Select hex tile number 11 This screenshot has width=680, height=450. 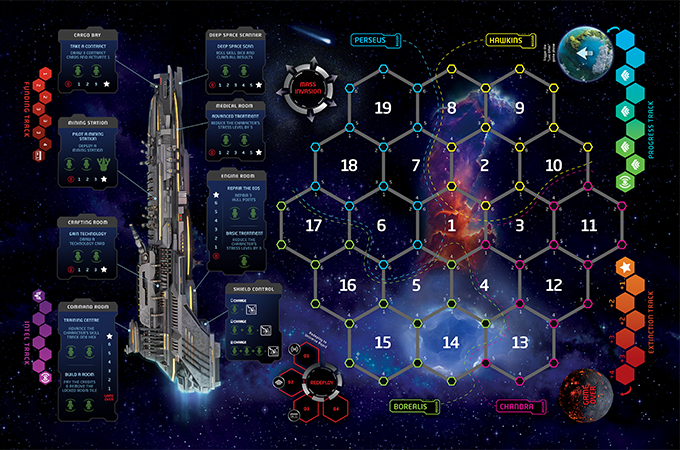pos(588,225)
